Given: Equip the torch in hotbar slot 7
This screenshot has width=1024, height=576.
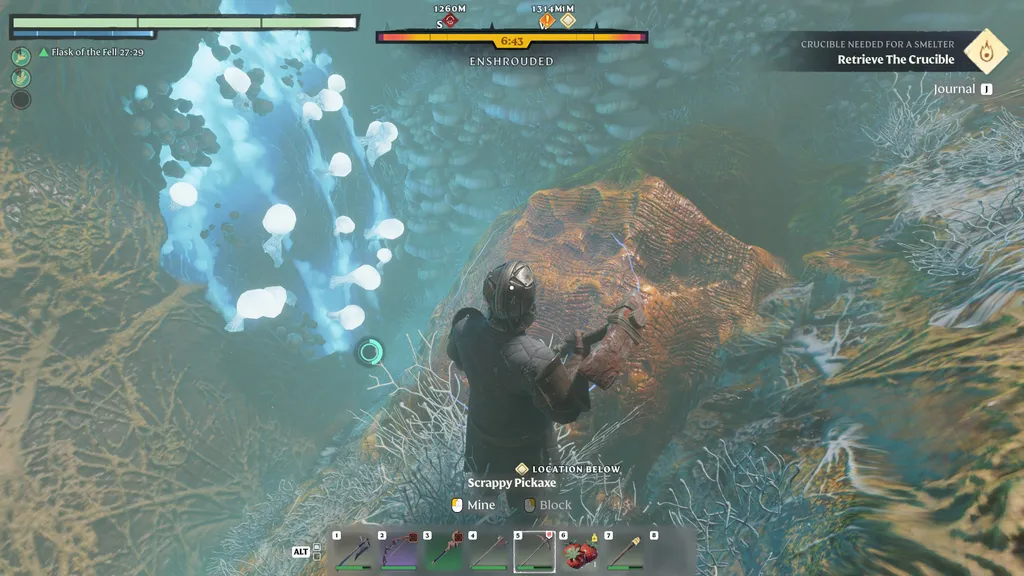Looking at the screenshot, I should [x=625, y=551].
